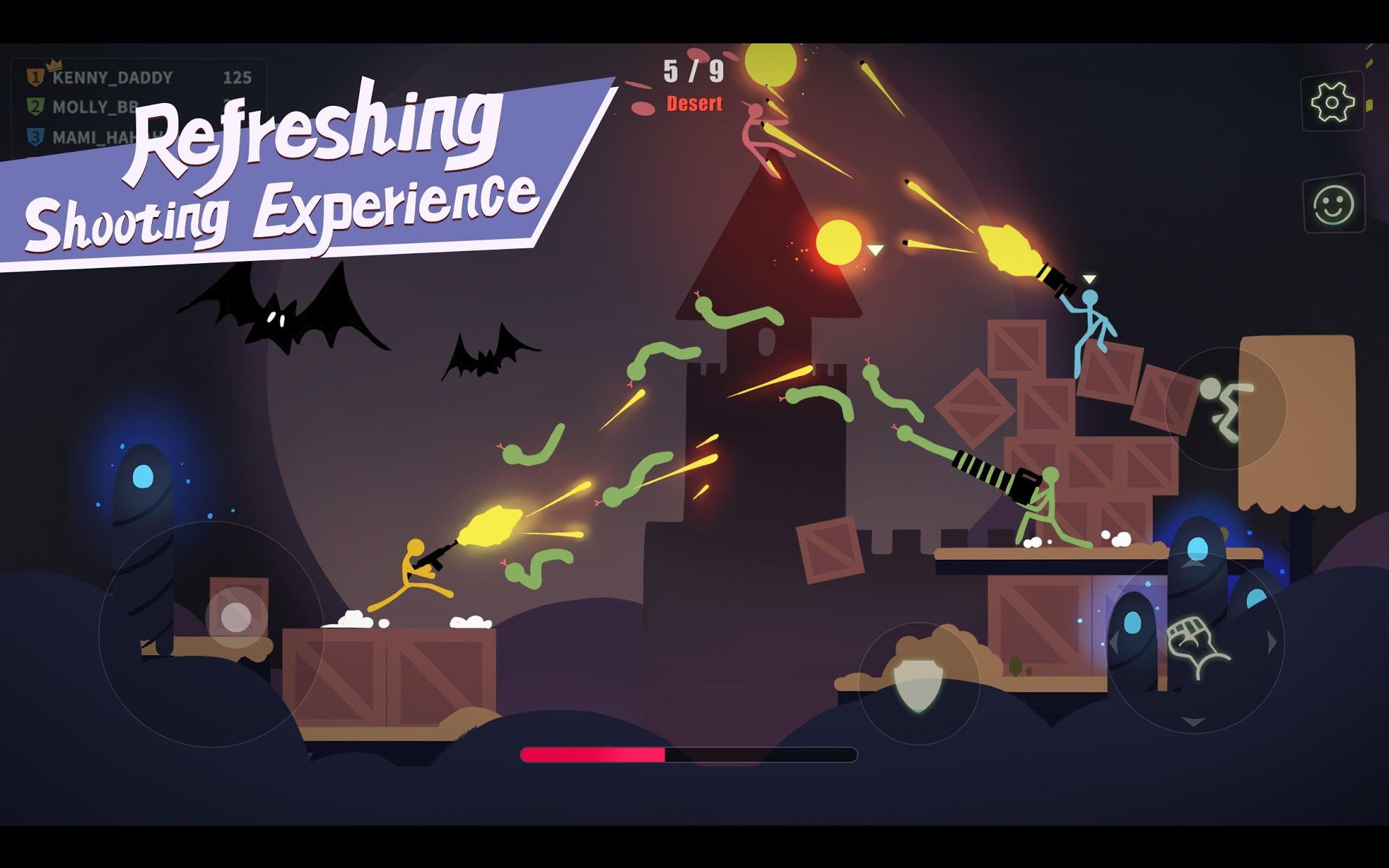Select KENNY_DADDY in the leaderboard
The height and width of the screenshot is (868, 1389).
[x=112, y=78]
